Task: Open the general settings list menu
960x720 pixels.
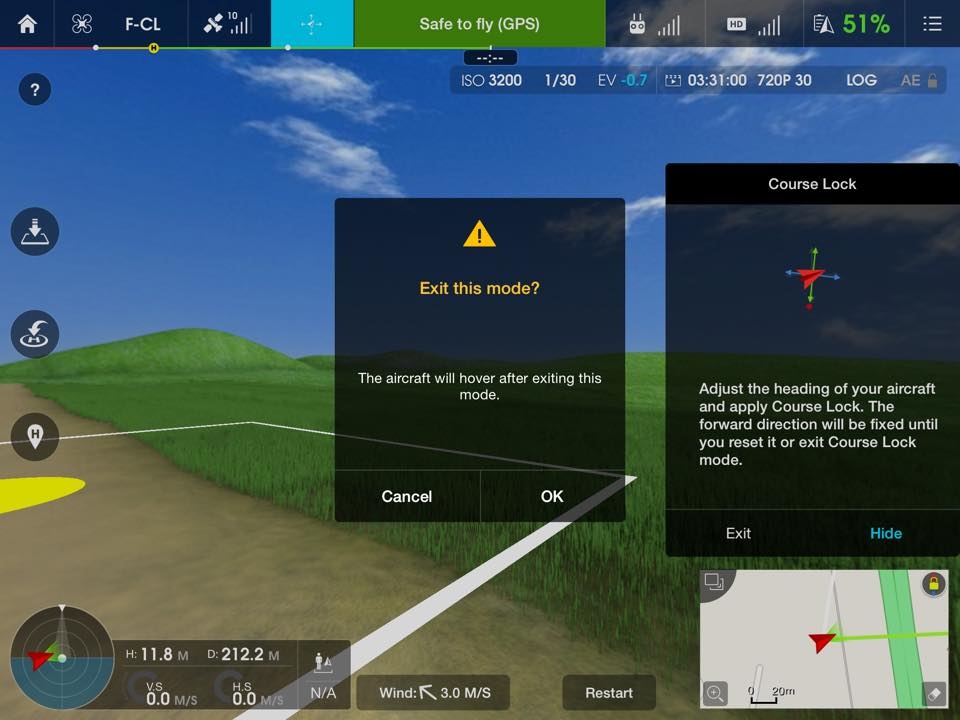Action: coord(932,24)
